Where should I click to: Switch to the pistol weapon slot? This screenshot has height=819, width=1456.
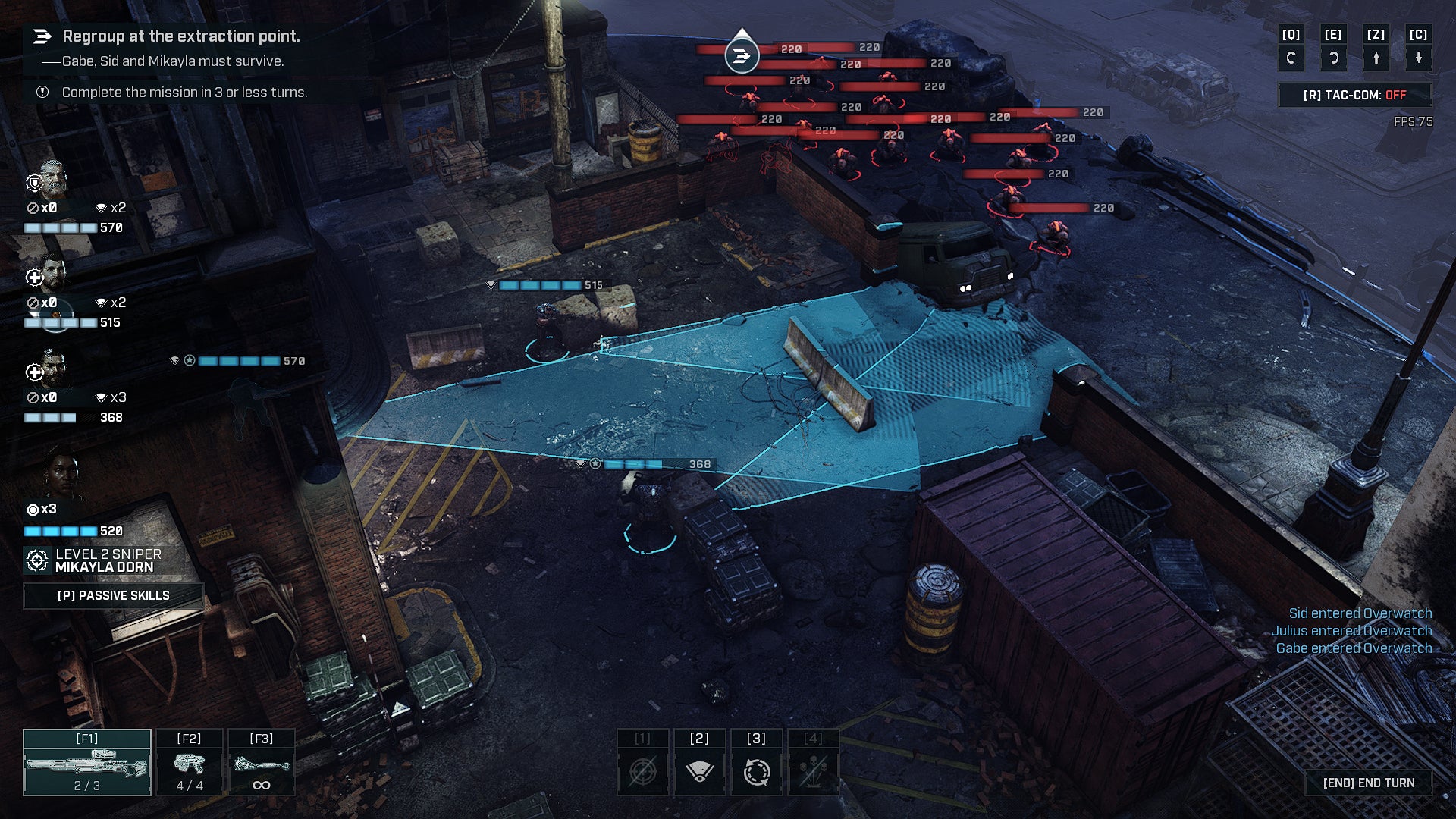coord(190,763)
